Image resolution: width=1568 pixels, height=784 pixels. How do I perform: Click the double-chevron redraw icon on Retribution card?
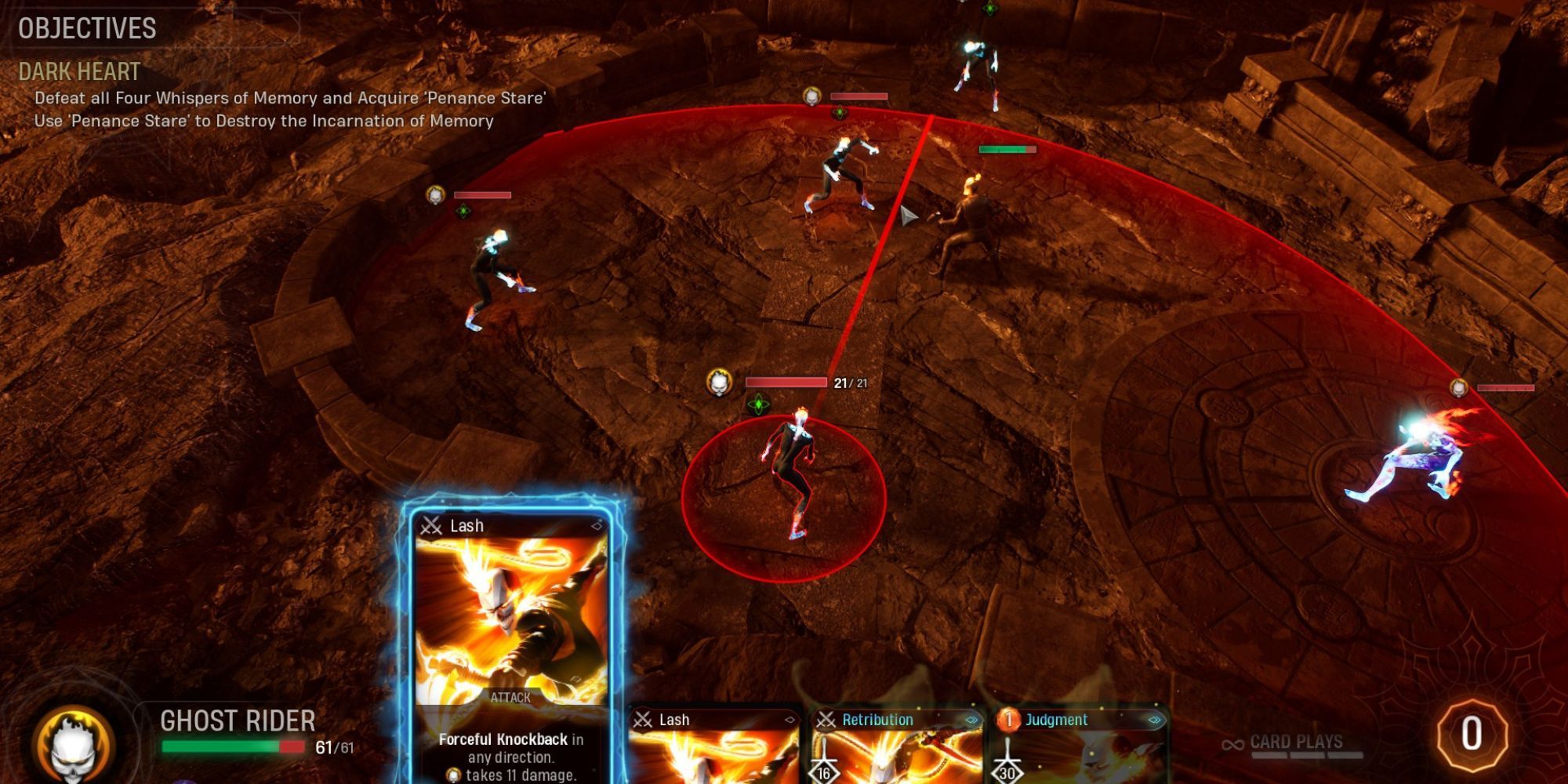[972, 720]
